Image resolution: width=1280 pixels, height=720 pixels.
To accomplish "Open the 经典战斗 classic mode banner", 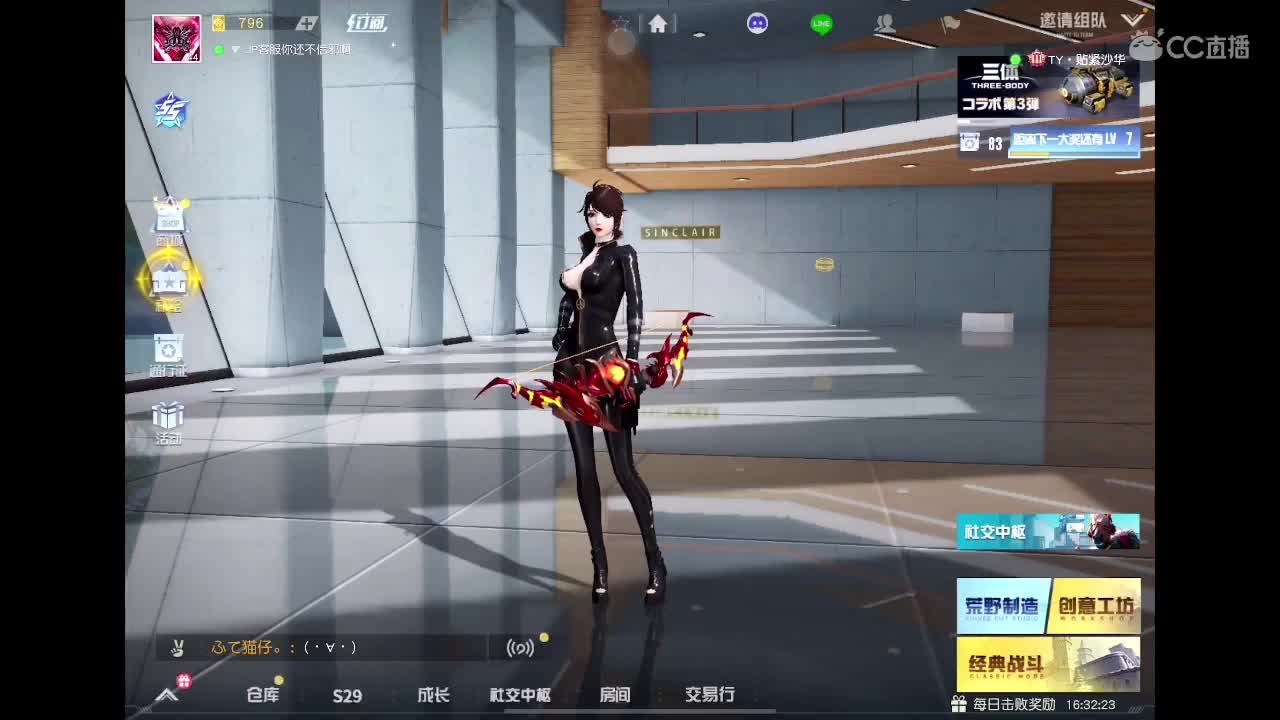I will (1048, 663).
